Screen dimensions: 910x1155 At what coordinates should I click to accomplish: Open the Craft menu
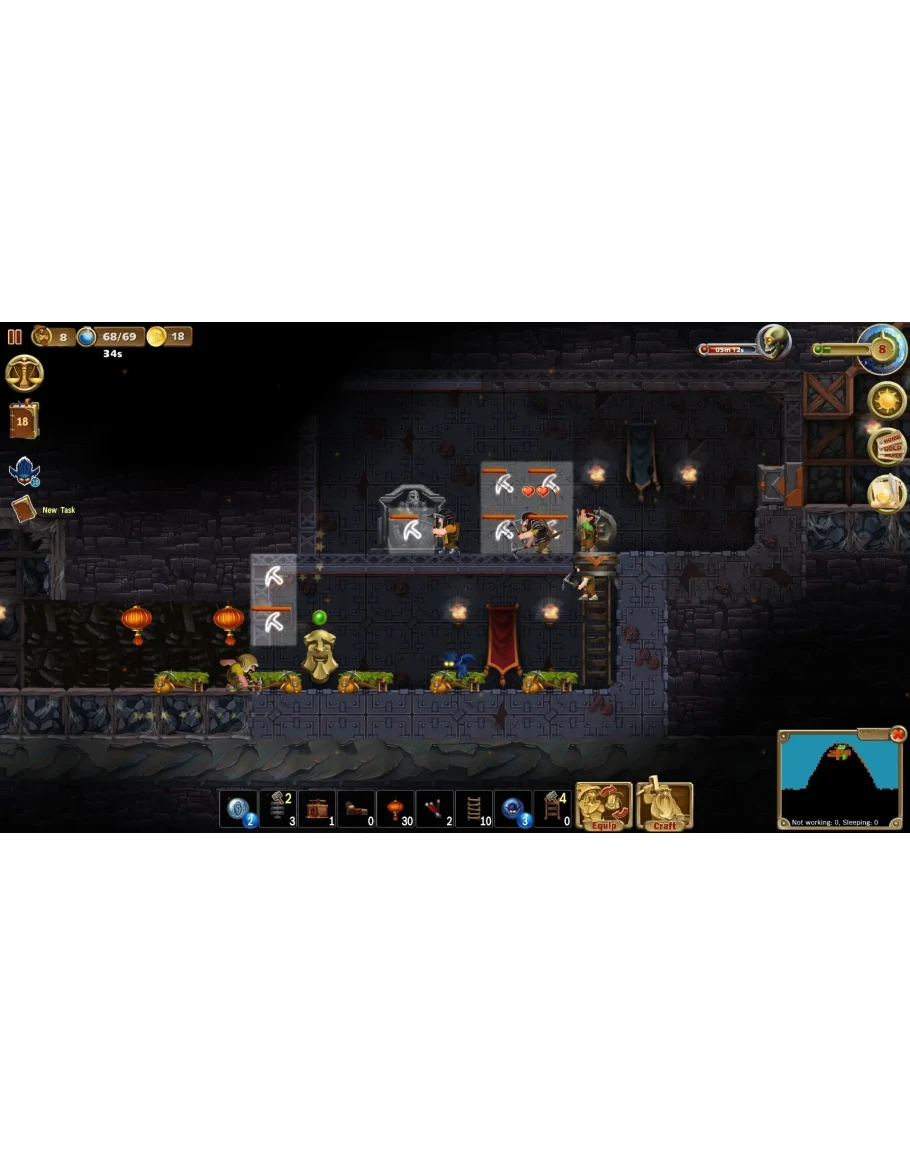[664, 807]
